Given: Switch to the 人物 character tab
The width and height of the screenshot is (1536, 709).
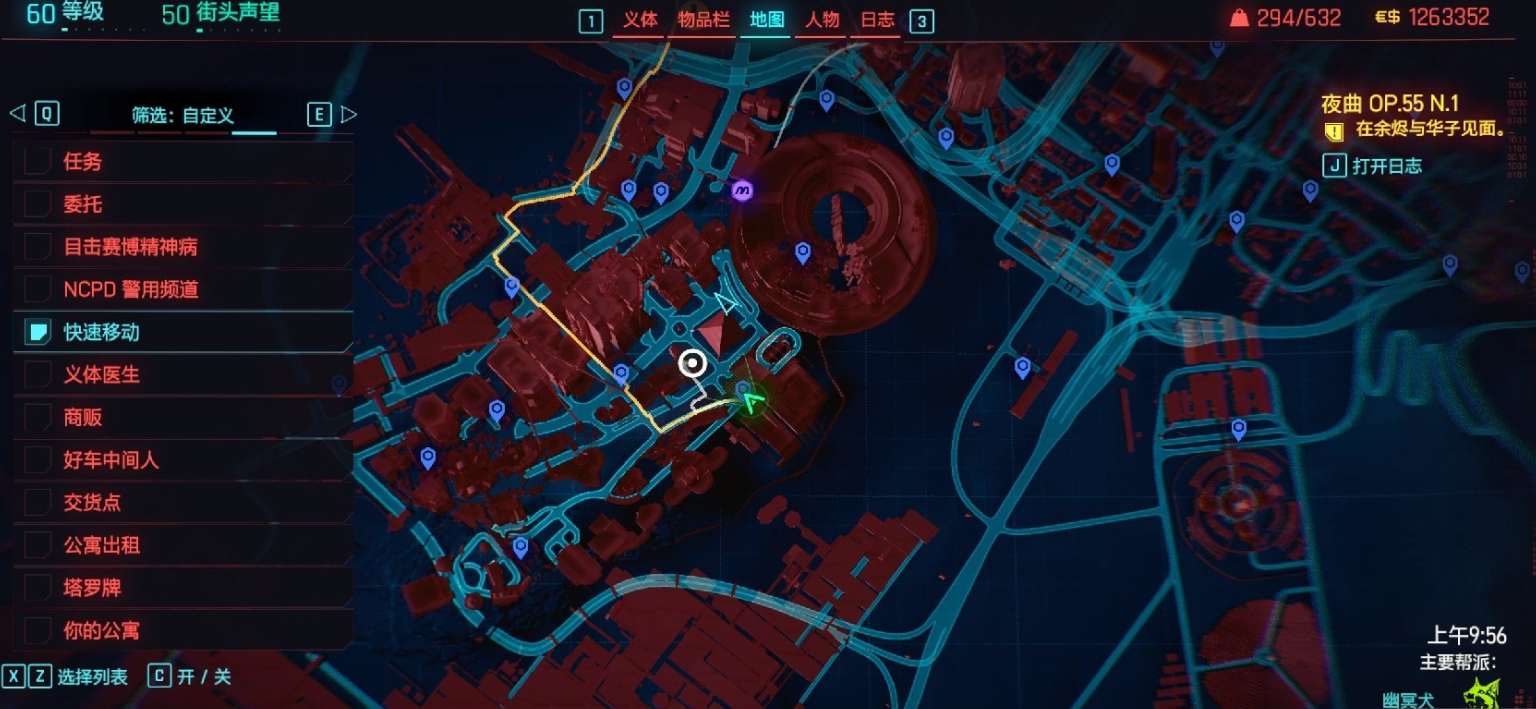Looking at the screenshot, I should pos(822,20).
